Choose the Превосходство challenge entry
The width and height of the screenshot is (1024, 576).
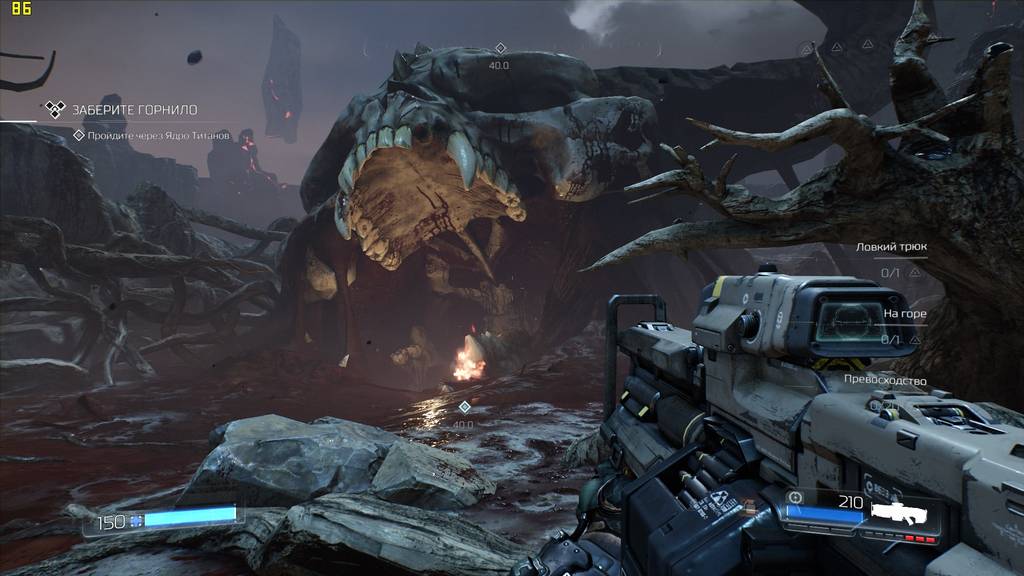point(884,381)
